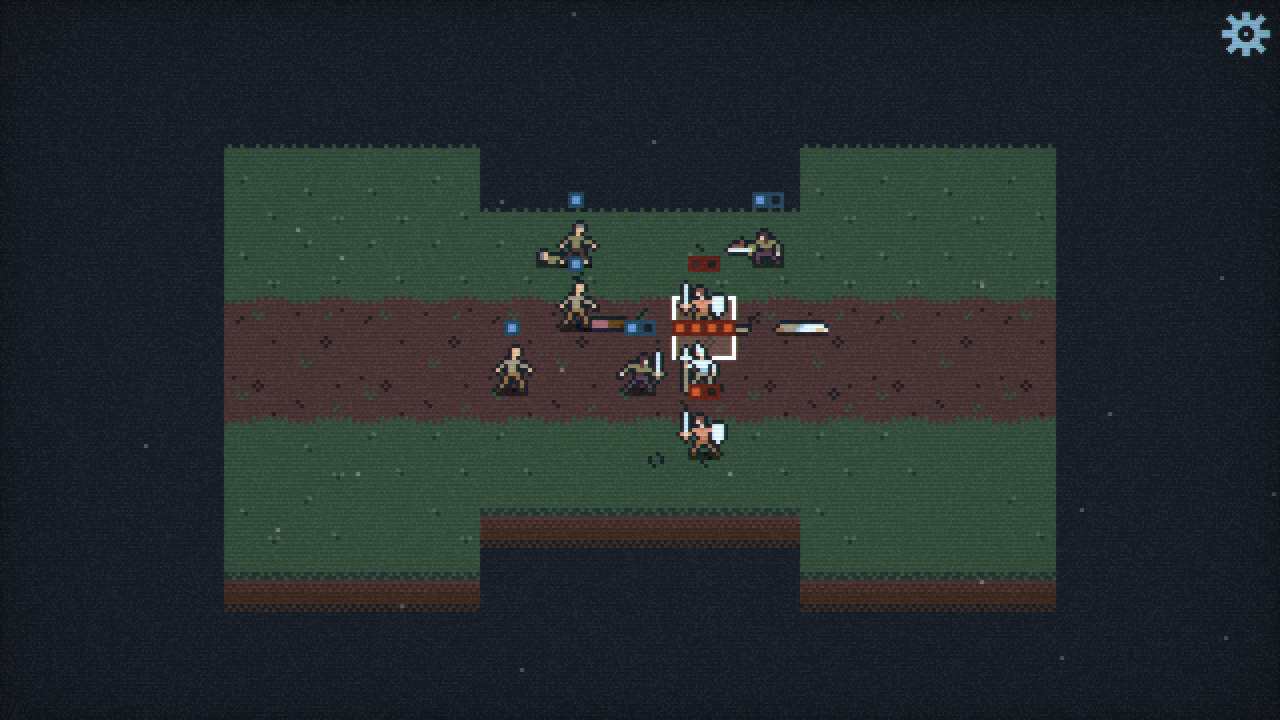Toggle the lone blue flag marker top-left
This screenshot has height=720, width=1280.
pyautogui.click(x=574, y=197)
